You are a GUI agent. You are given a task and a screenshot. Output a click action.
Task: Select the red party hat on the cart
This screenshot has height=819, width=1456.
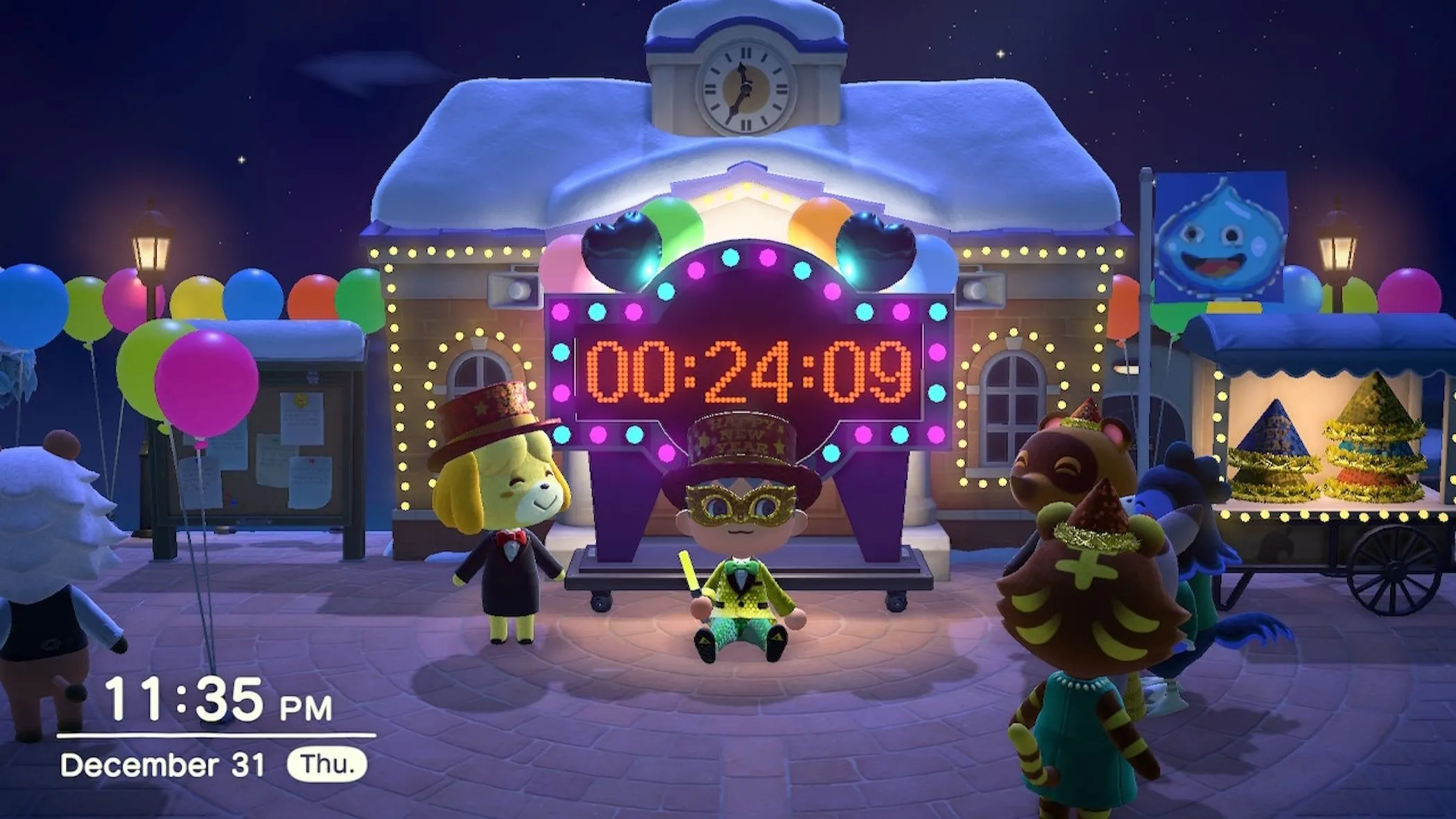pos(1367,479)
